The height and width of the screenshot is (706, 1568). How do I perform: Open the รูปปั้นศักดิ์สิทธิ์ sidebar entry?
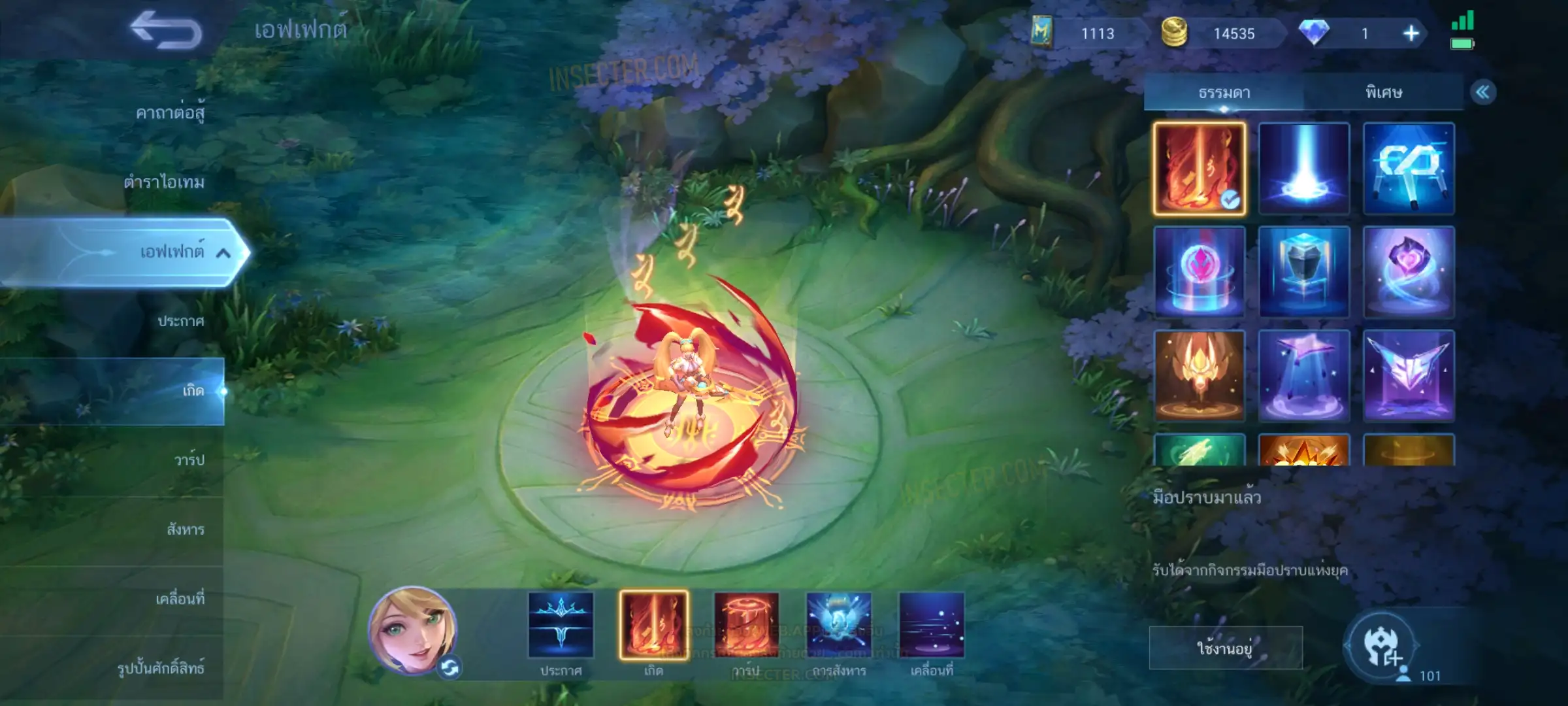pos(161,668)
